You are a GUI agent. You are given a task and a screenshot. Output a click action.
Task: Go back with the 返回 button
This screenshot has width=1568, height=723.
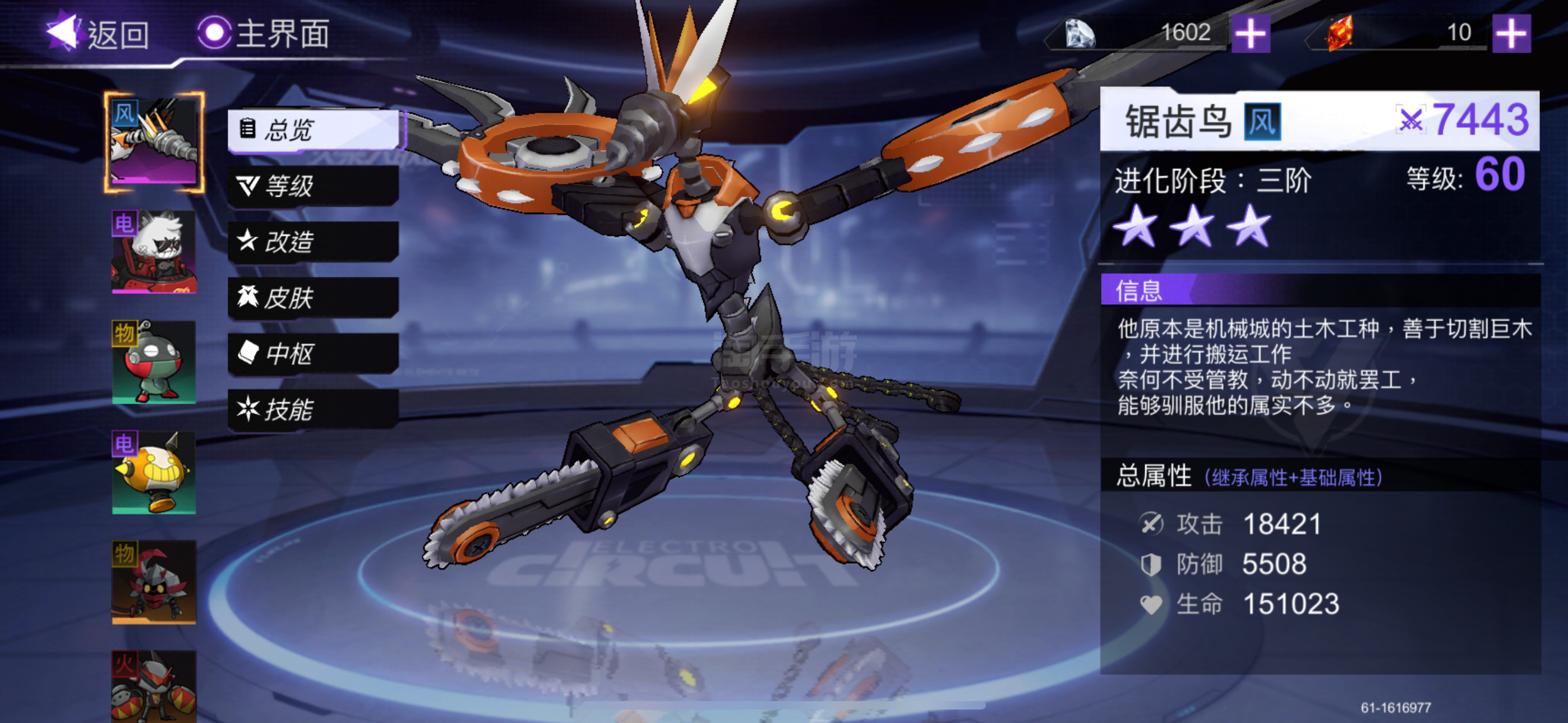99,33
